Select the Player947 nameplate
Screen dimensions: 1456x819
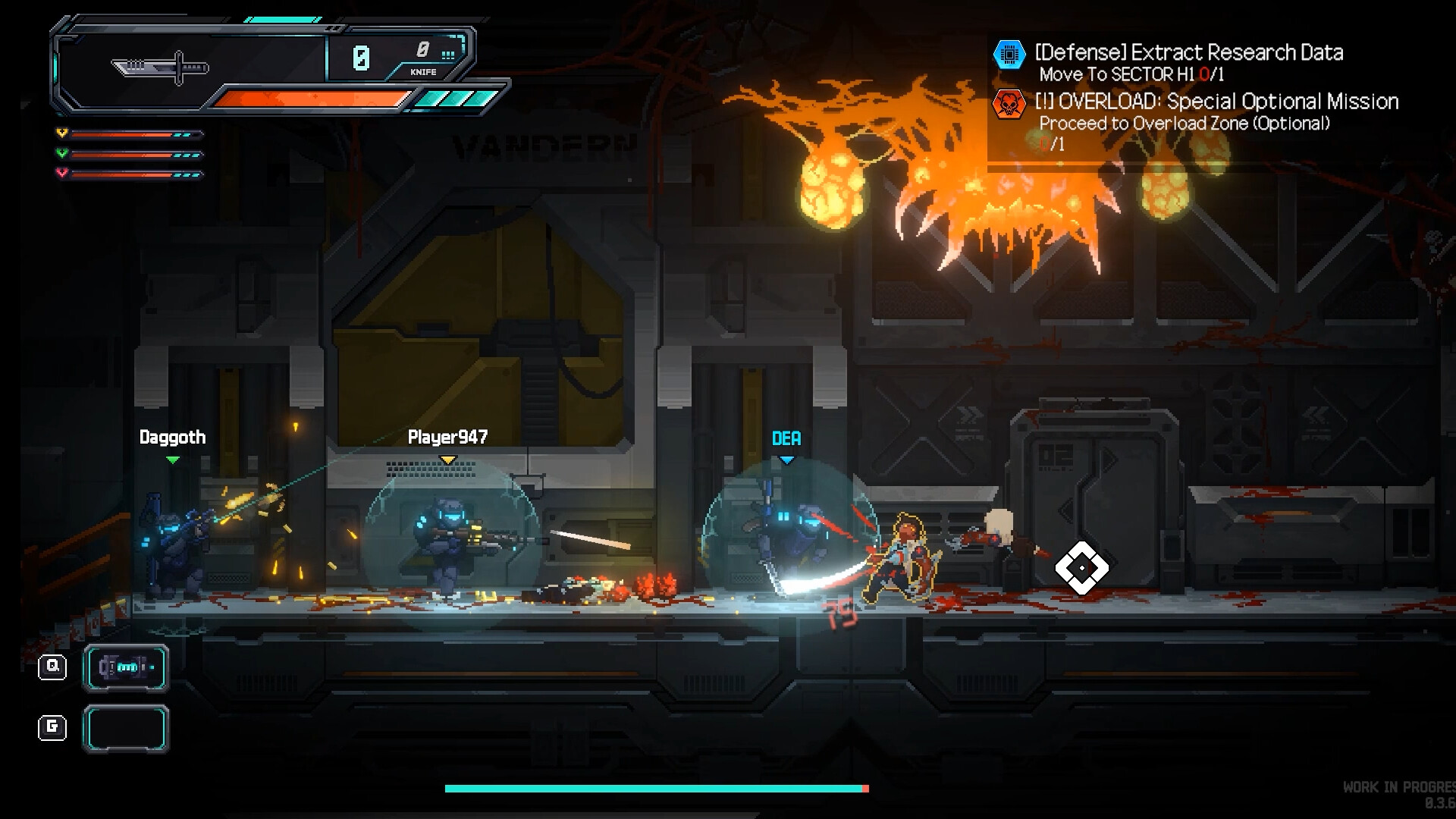click(x=447, y=437)
